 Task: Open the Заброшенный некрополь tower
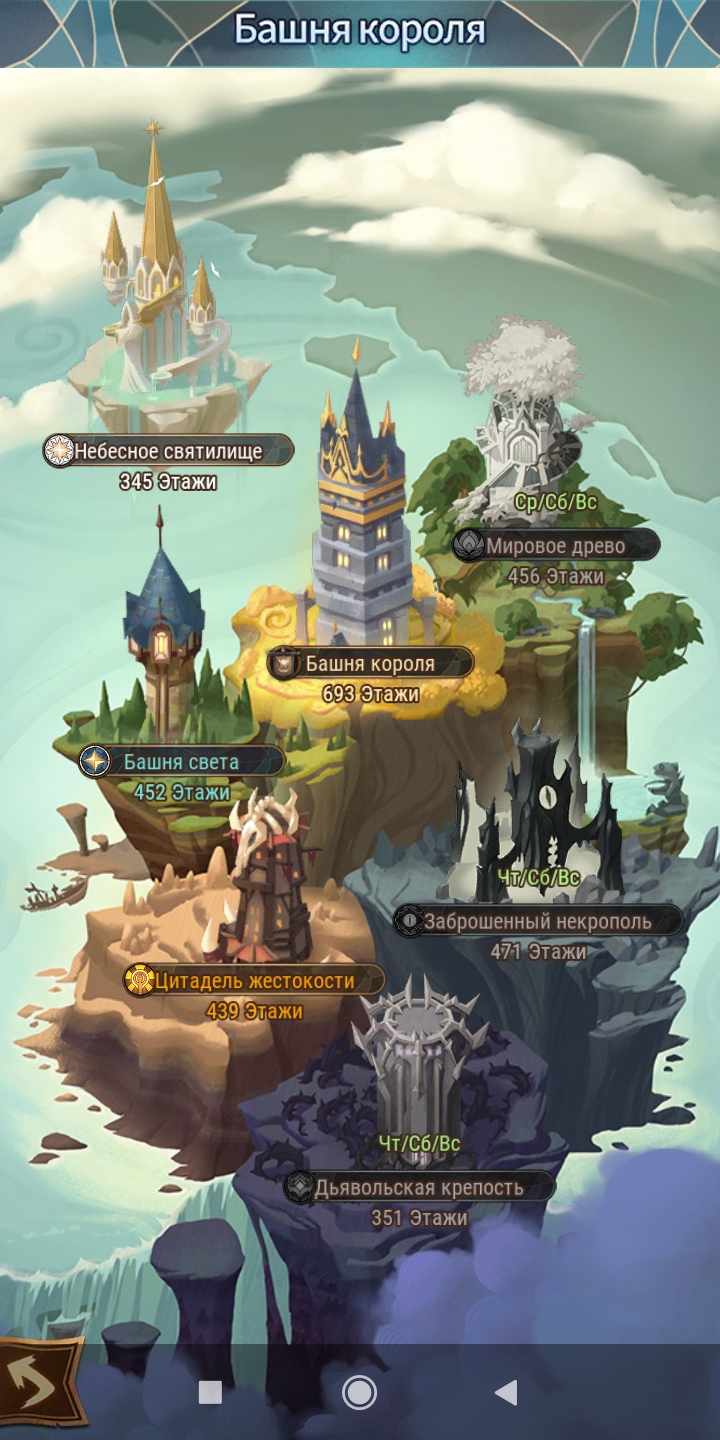tap(537, 921)
